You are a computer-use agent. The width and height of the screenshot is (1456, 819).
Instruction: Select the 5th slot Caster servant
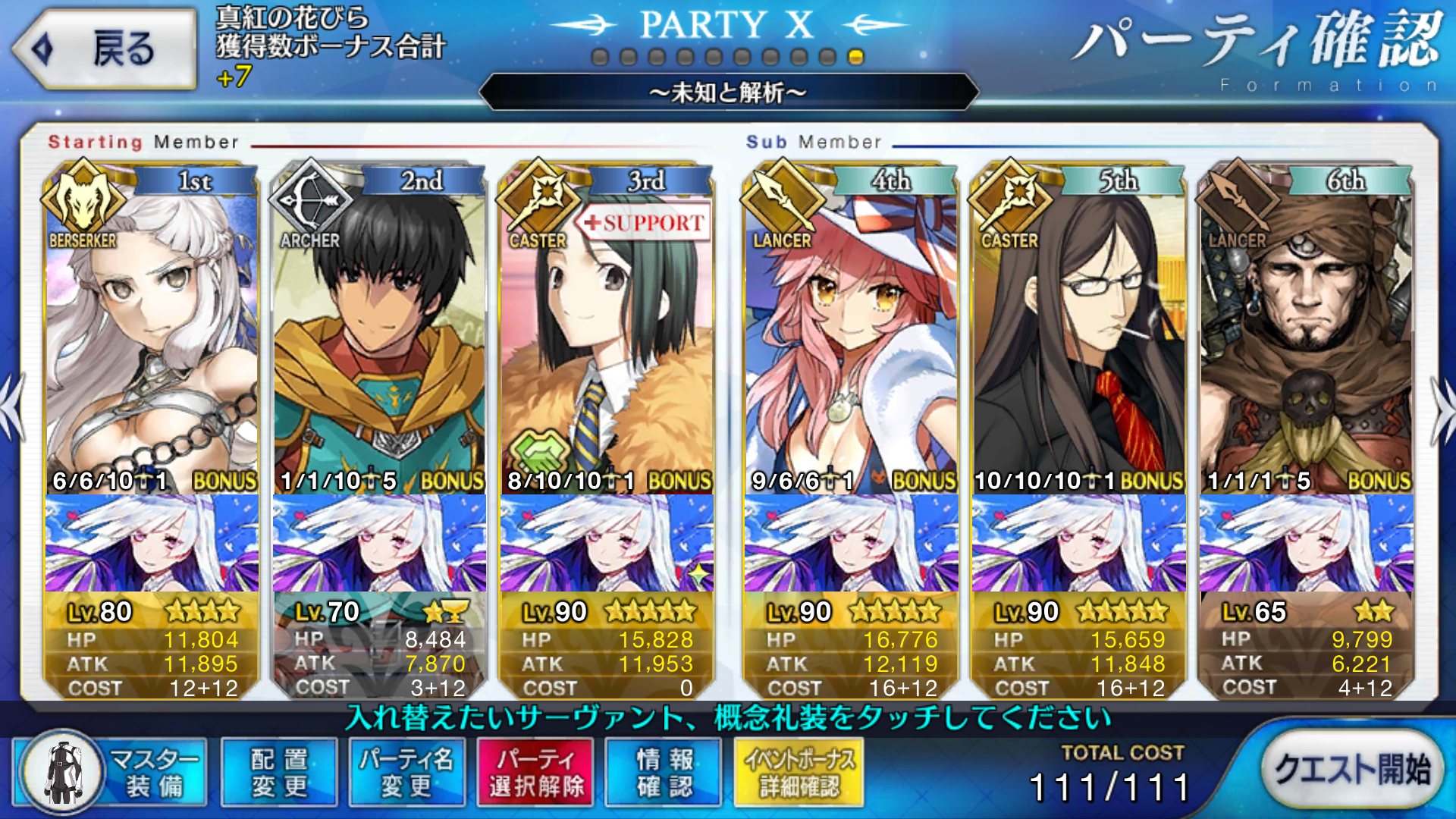click(1078, 334)
